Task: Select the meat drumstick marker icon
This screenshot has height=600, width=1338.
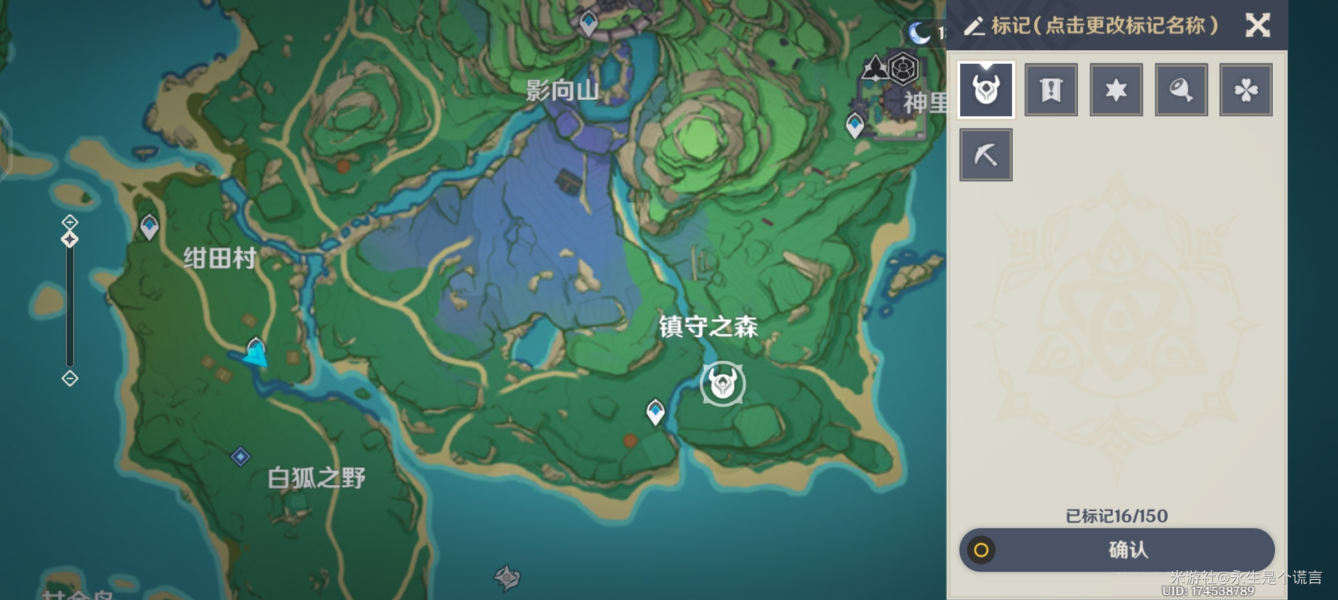Action: pyautogui.click(x=1181, y=90)
